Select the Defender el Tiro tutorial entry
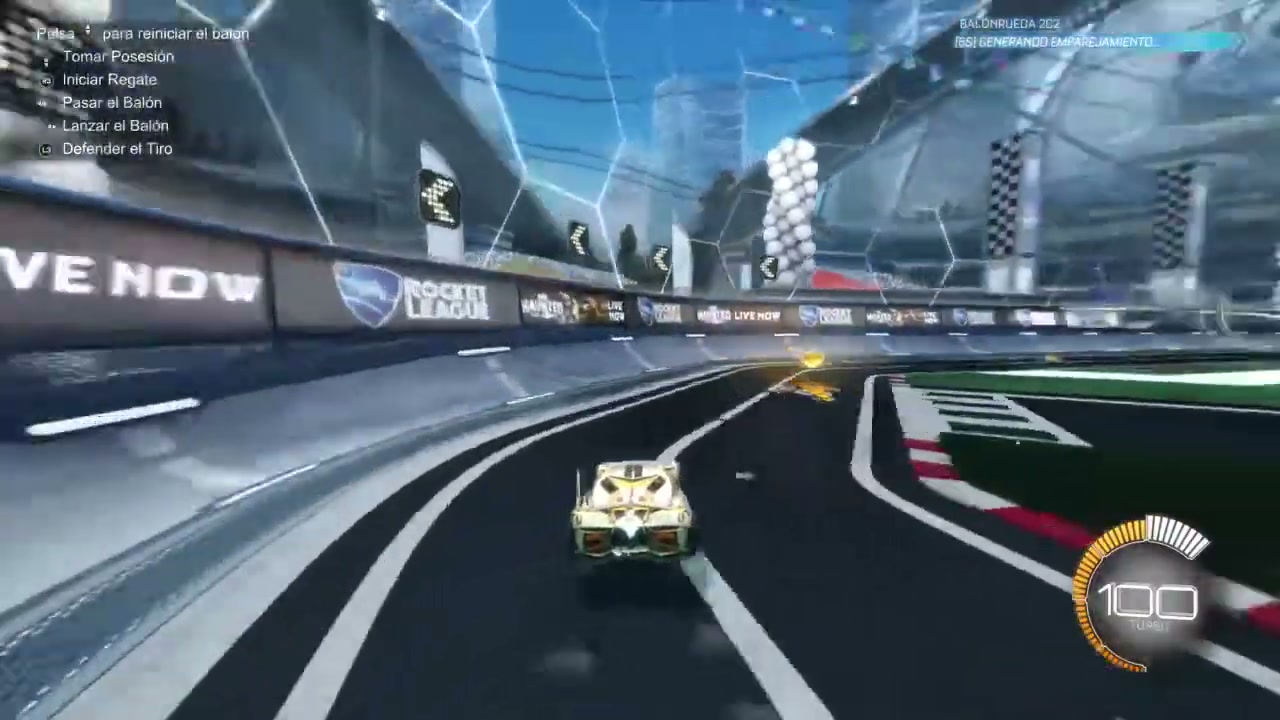 tap(117, 149)
